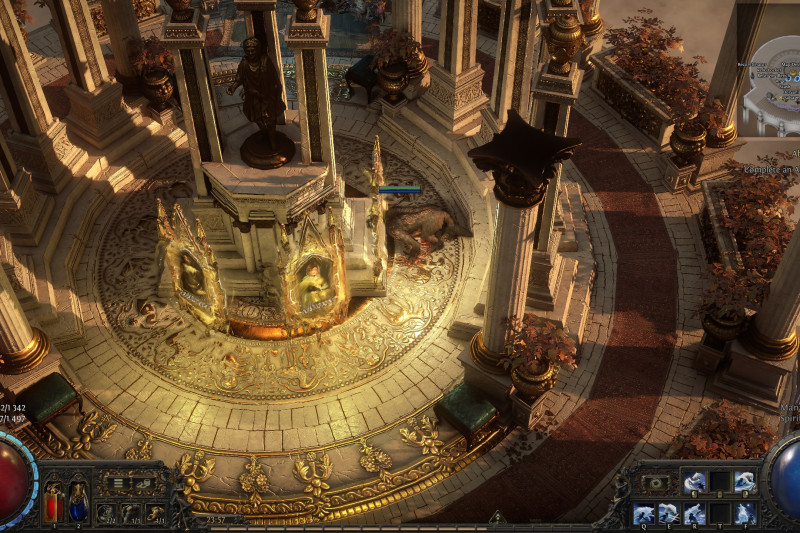Screen dimensions: 800x533
Task: Open the coin-stack shop button
Action: 144,484
